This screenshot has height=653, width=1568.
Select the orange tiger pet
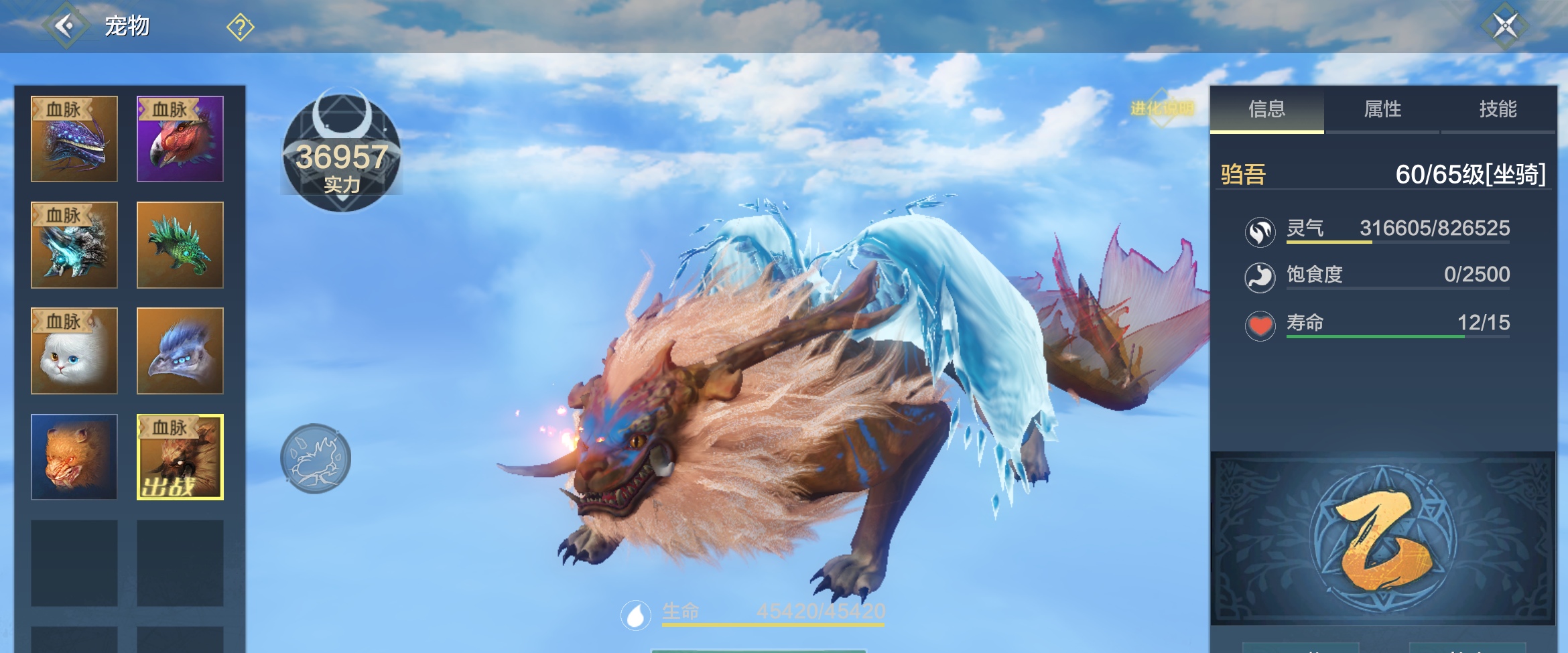pos(74,457)
